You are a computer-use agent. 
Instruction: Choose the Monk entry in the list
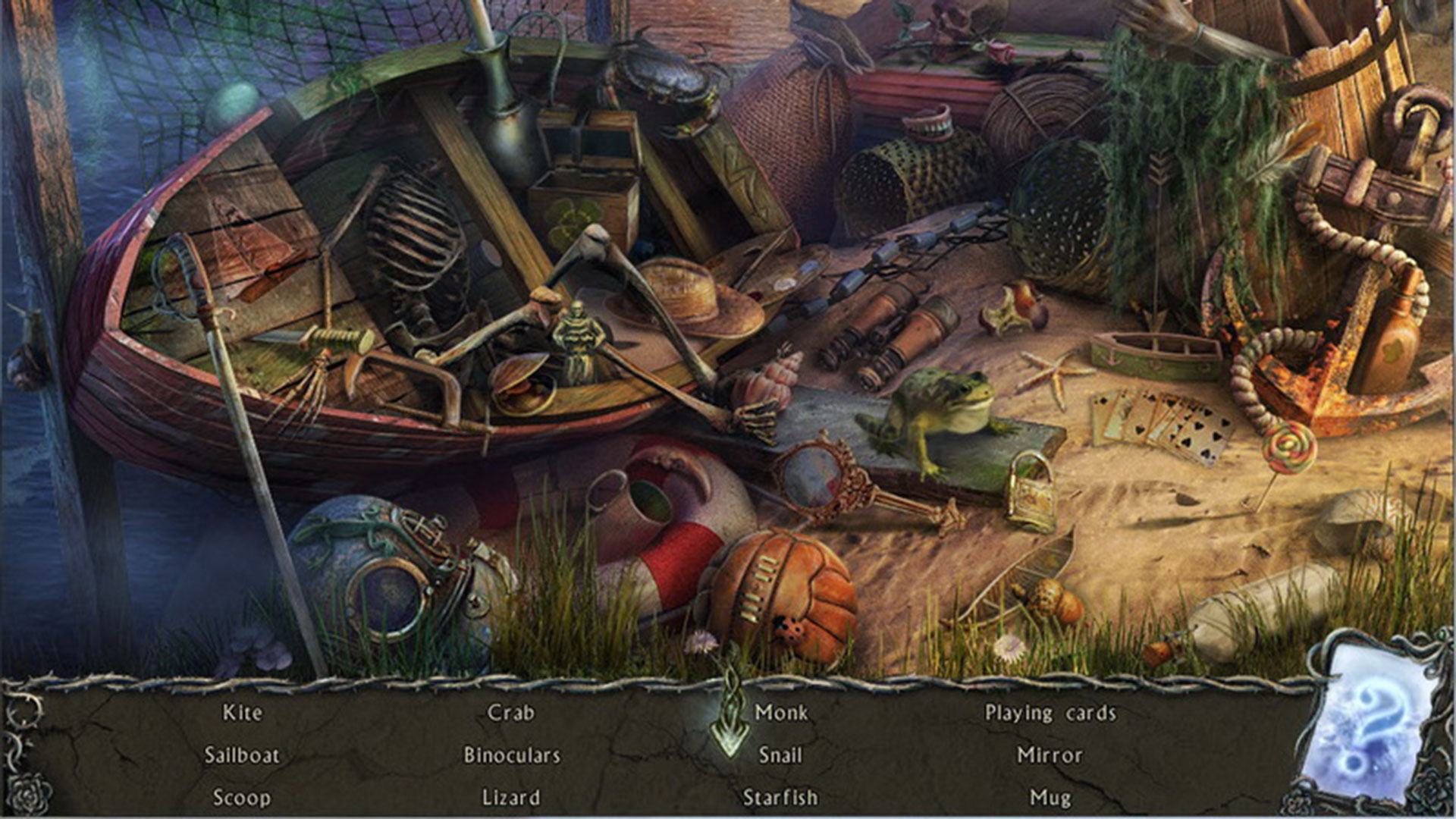click(781, 713)
